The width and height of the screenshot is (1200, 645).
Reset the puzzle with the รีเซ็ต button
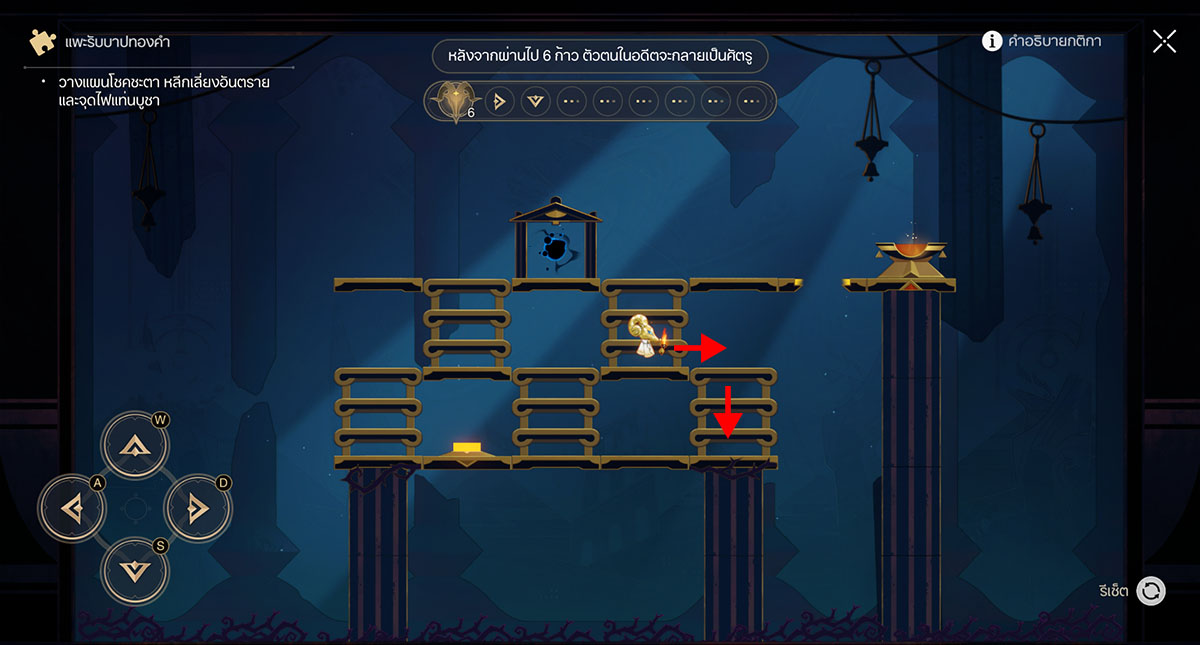pyautogui.click(x=1151, y=591)
